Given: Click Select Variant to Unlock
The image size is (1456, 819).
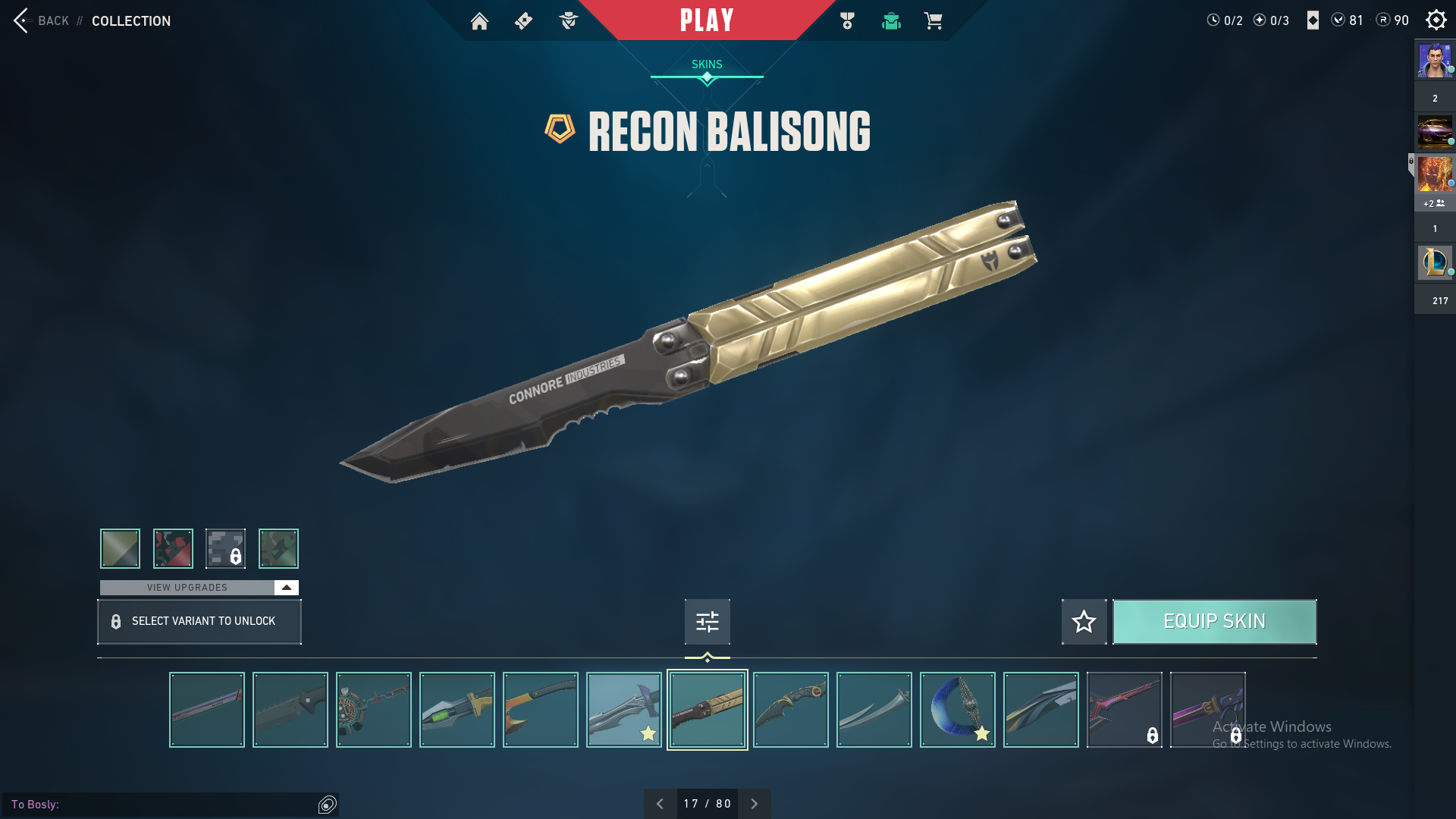Looking at the screenshot, I should [x=199, y=622].
